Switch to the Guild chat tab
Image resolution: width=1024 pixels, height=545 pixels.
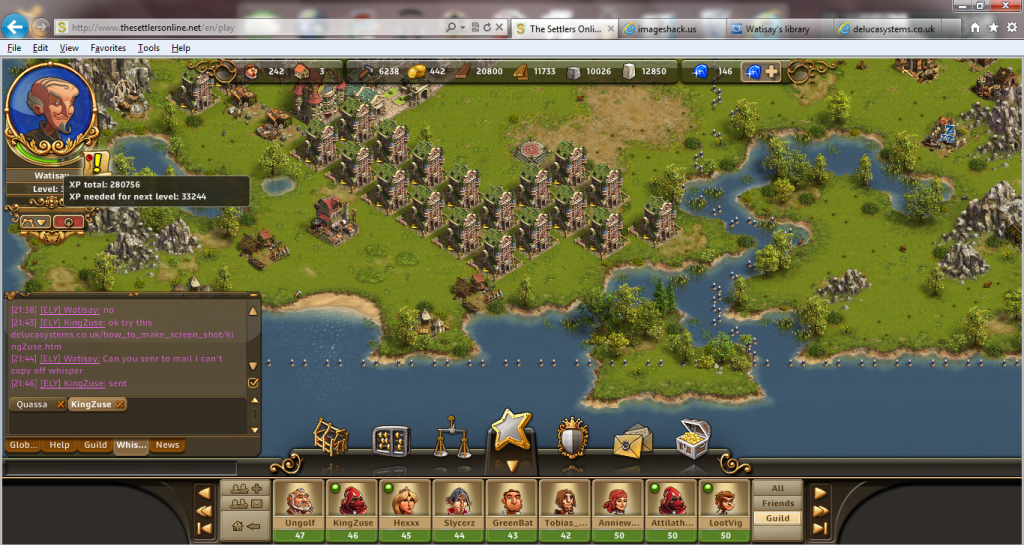pos(95,445)
